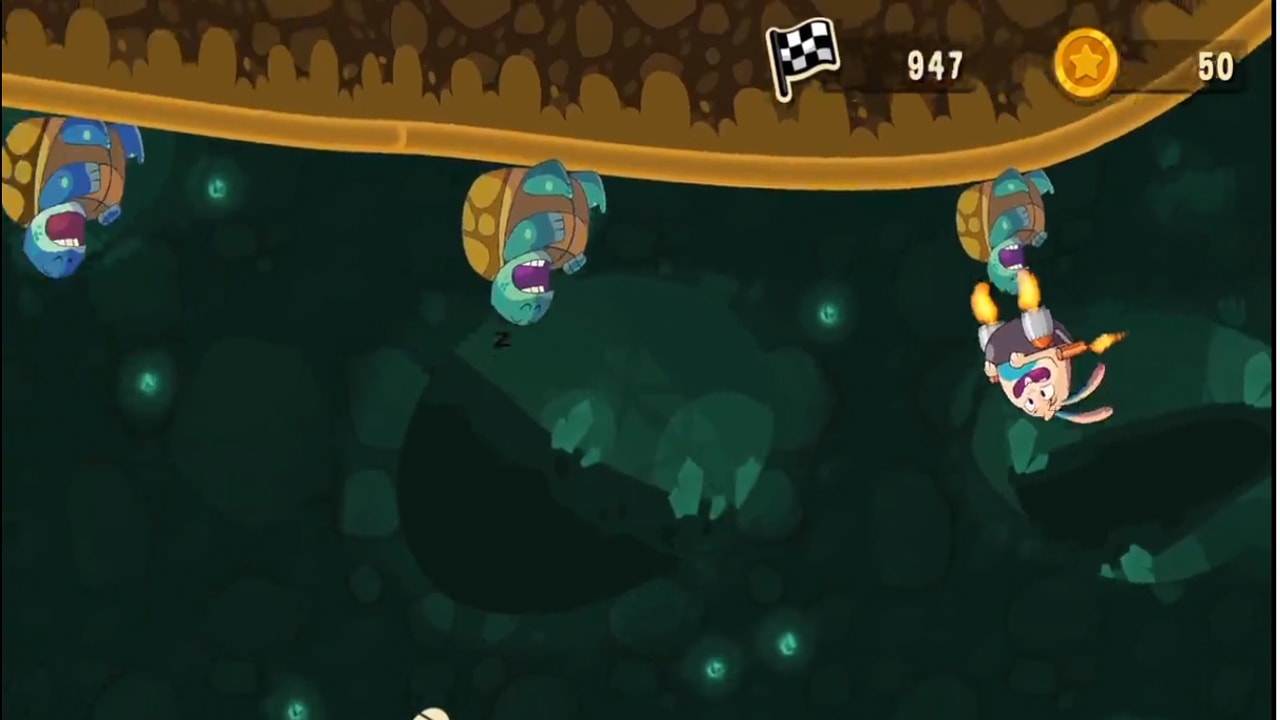The width and height of the screenshot is (1280, 720).
Task: Click the sleep 'z' symbol near the center turtle
Action: (502, 341)
